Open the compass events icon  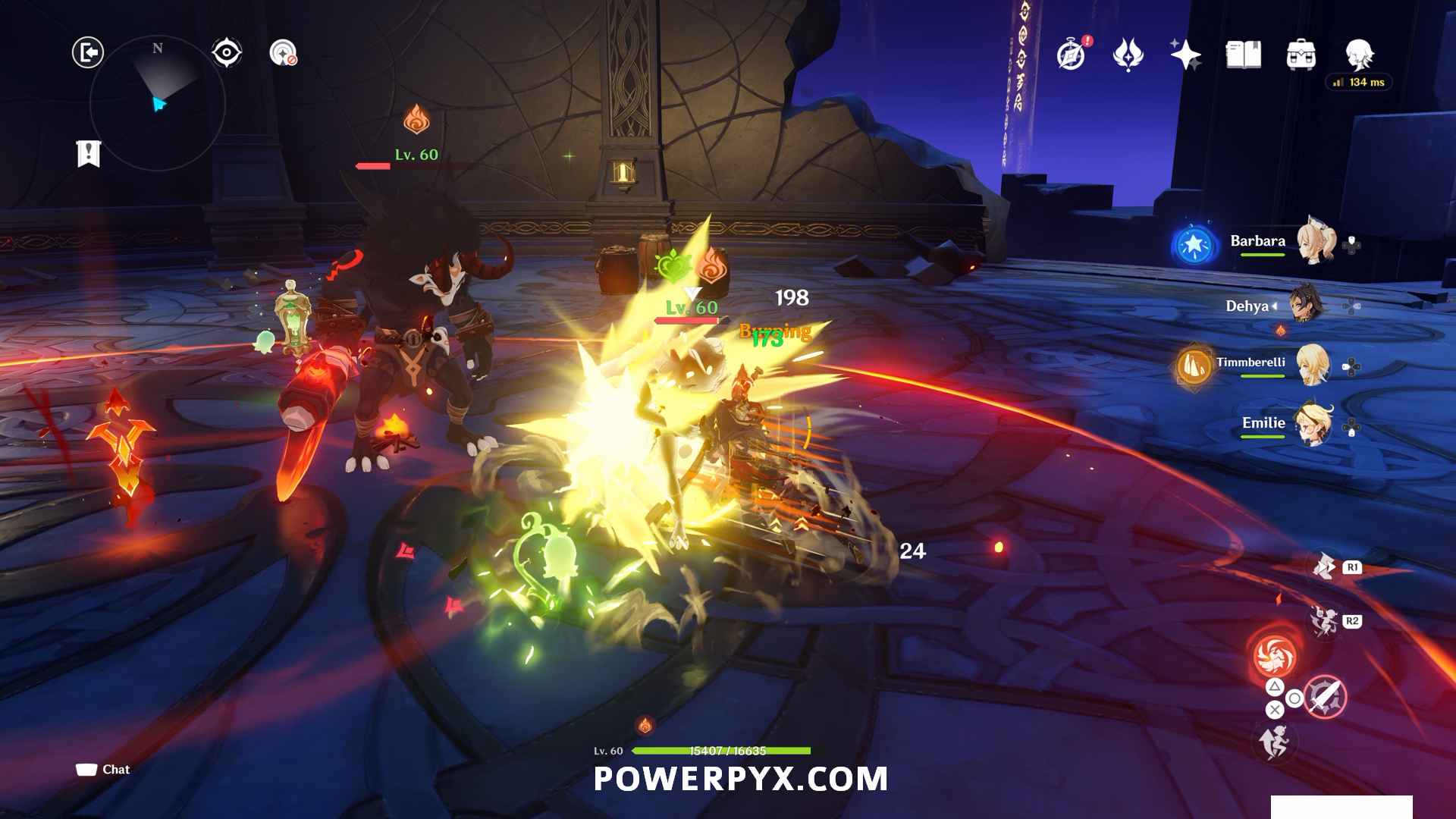click(1072, 55)
